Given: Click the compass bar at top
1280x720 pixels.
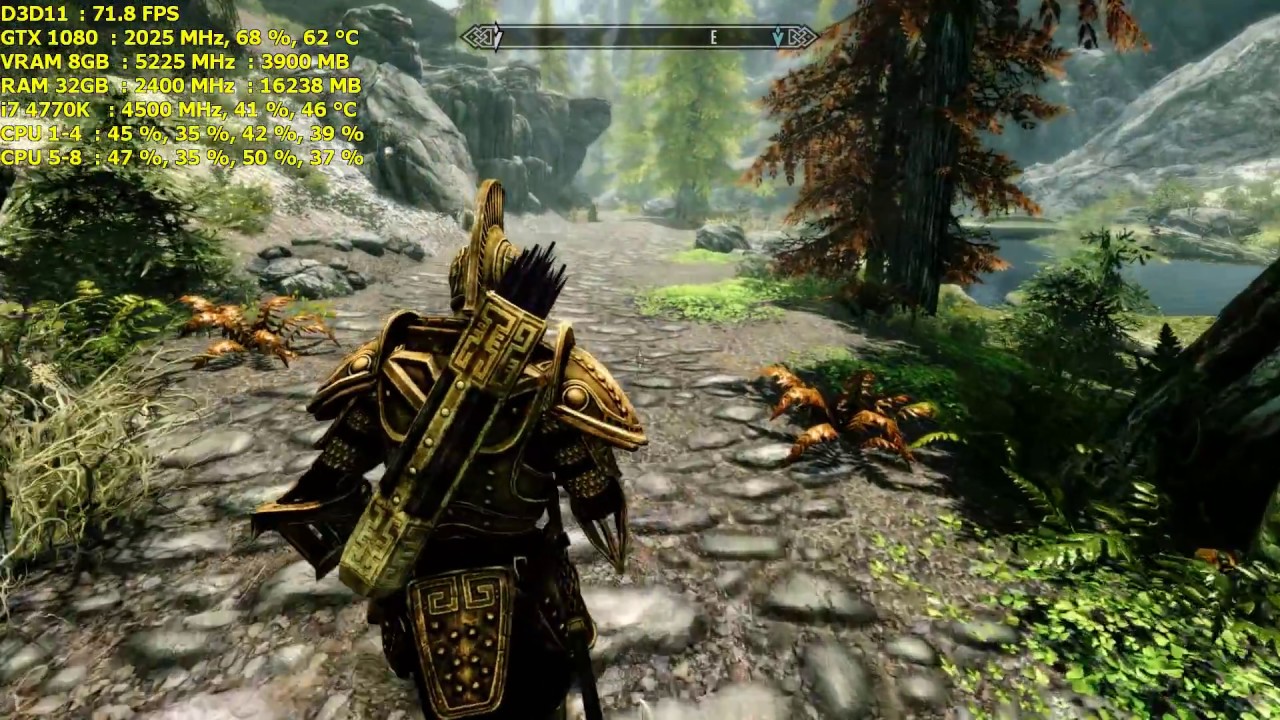Looking at the screenshot, I should pos(639,38).
